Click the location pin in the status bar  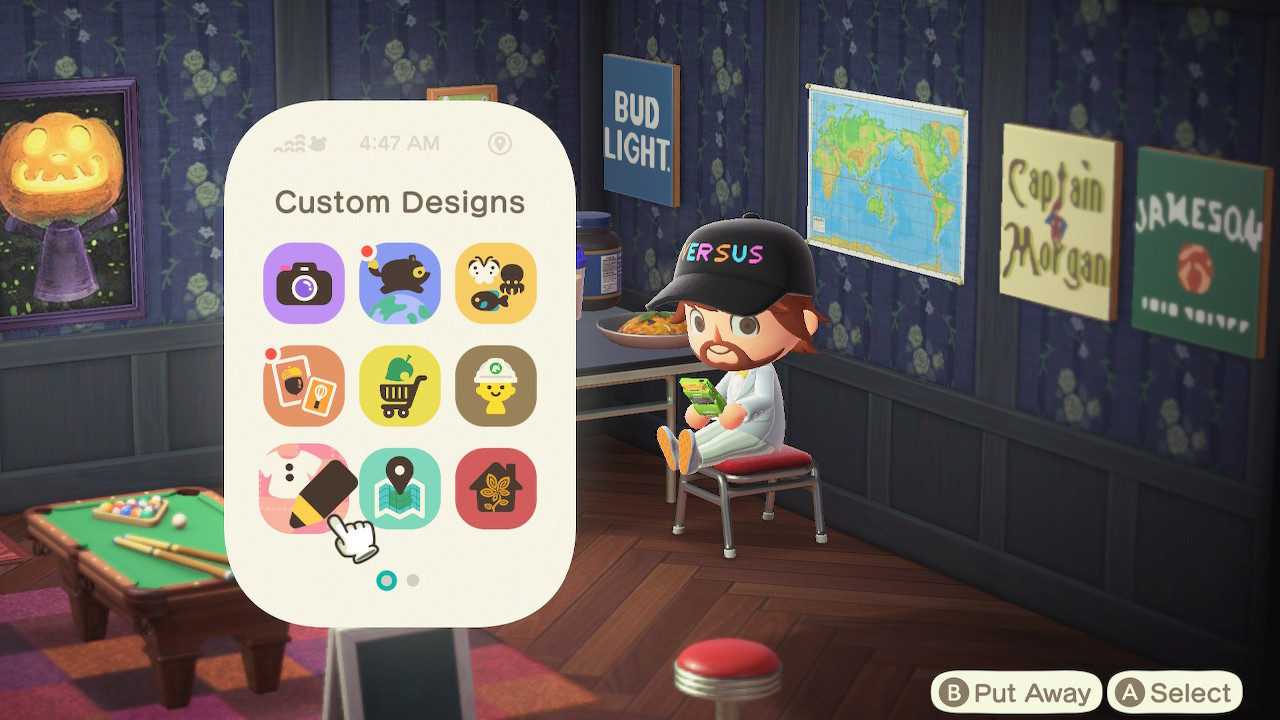point(500,143)
